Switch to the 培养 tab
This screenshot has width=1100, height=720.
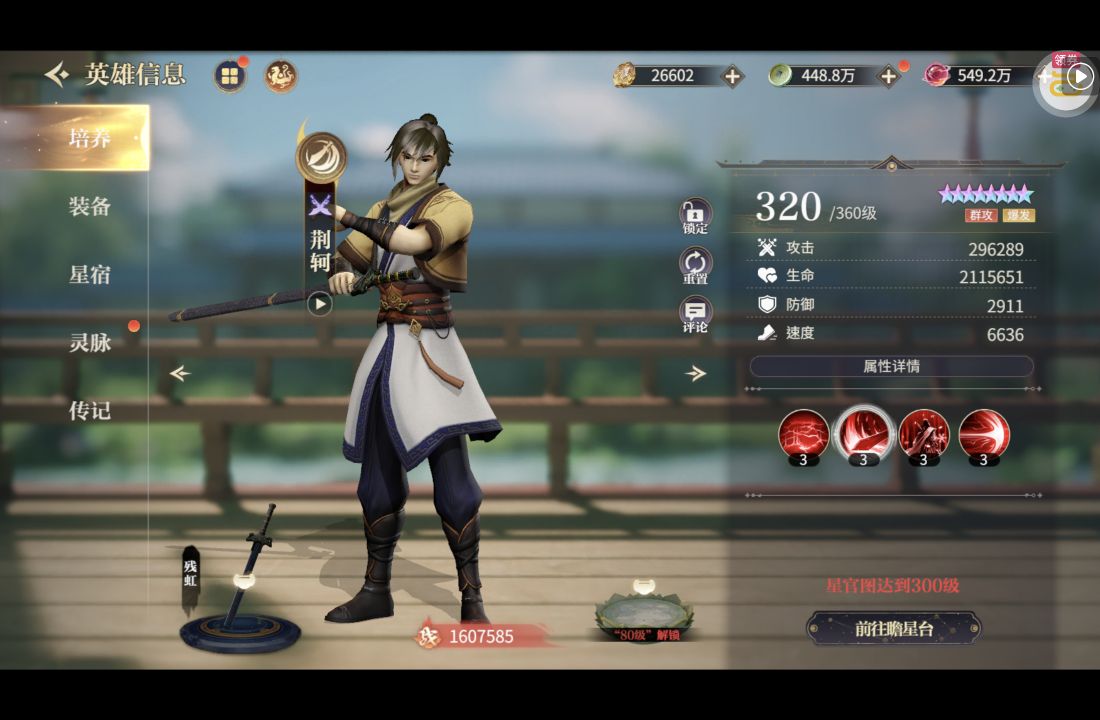click(x=89, y=138)
